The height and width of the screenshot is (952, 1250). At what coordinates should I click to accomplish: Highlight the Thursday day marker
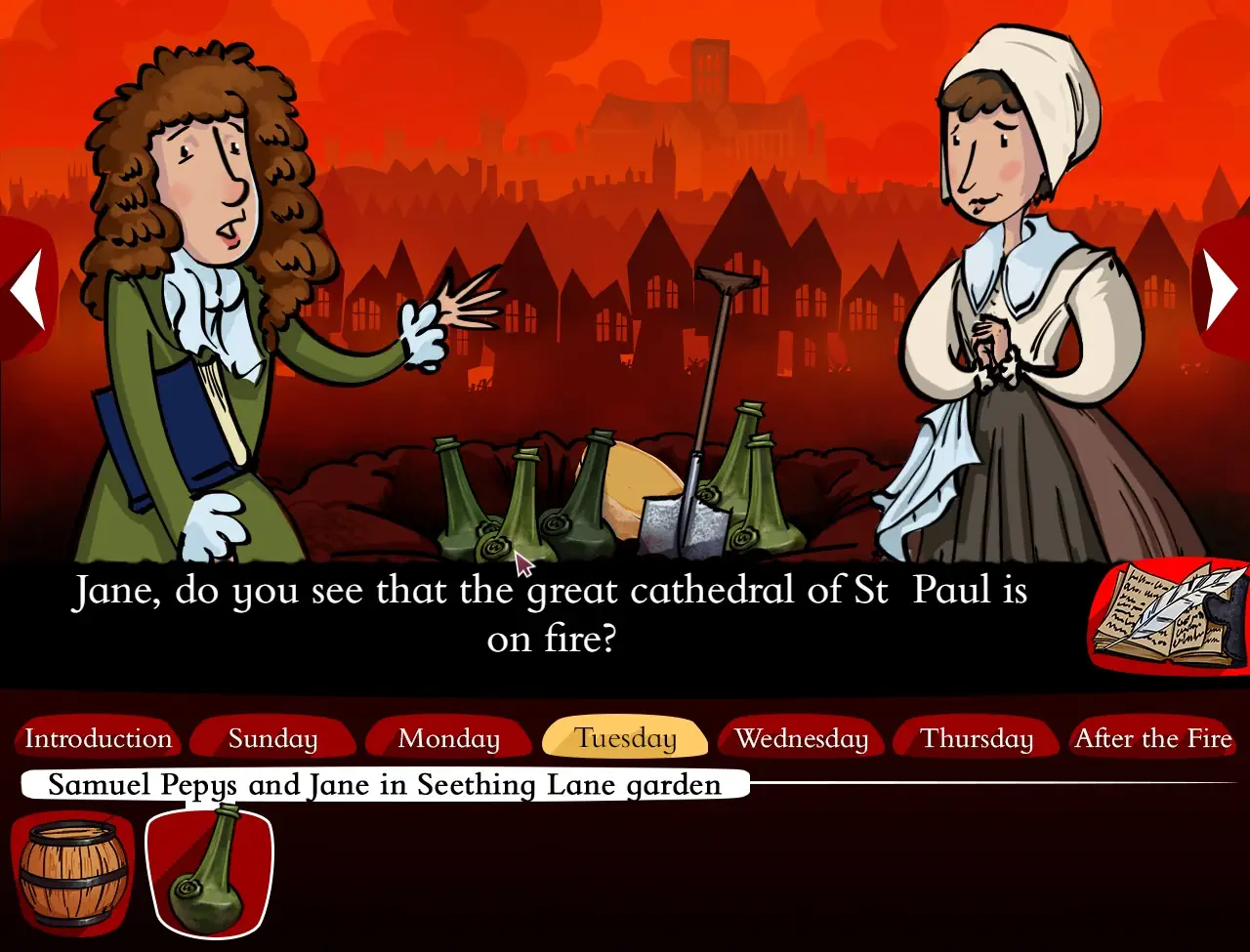(x=976, y=738)
